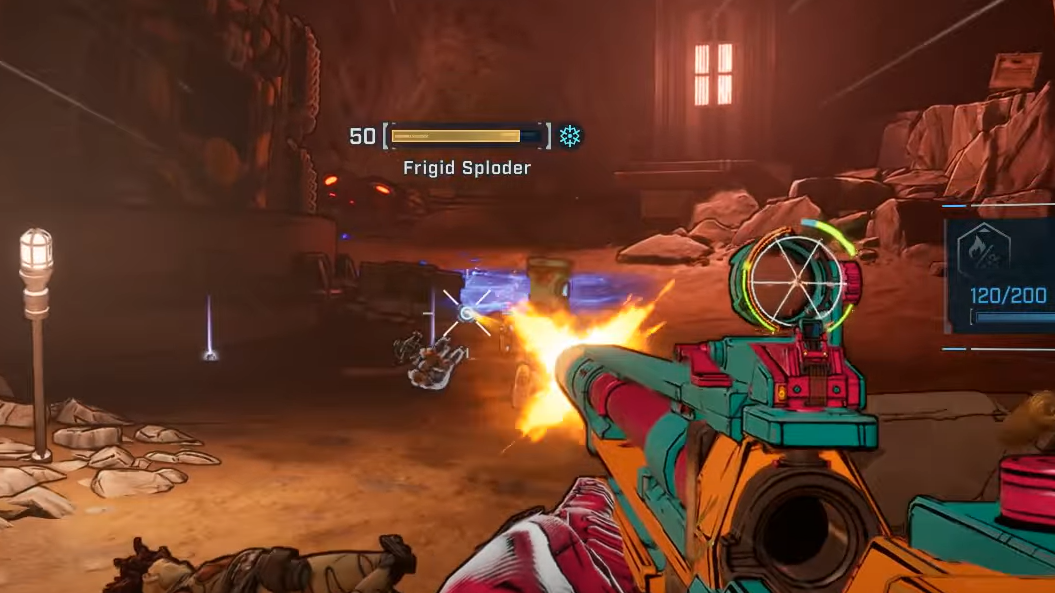Select the snowflake cryo icon beside enemy bar
The height and width of the screenshot is (593, 1055).
570,136
